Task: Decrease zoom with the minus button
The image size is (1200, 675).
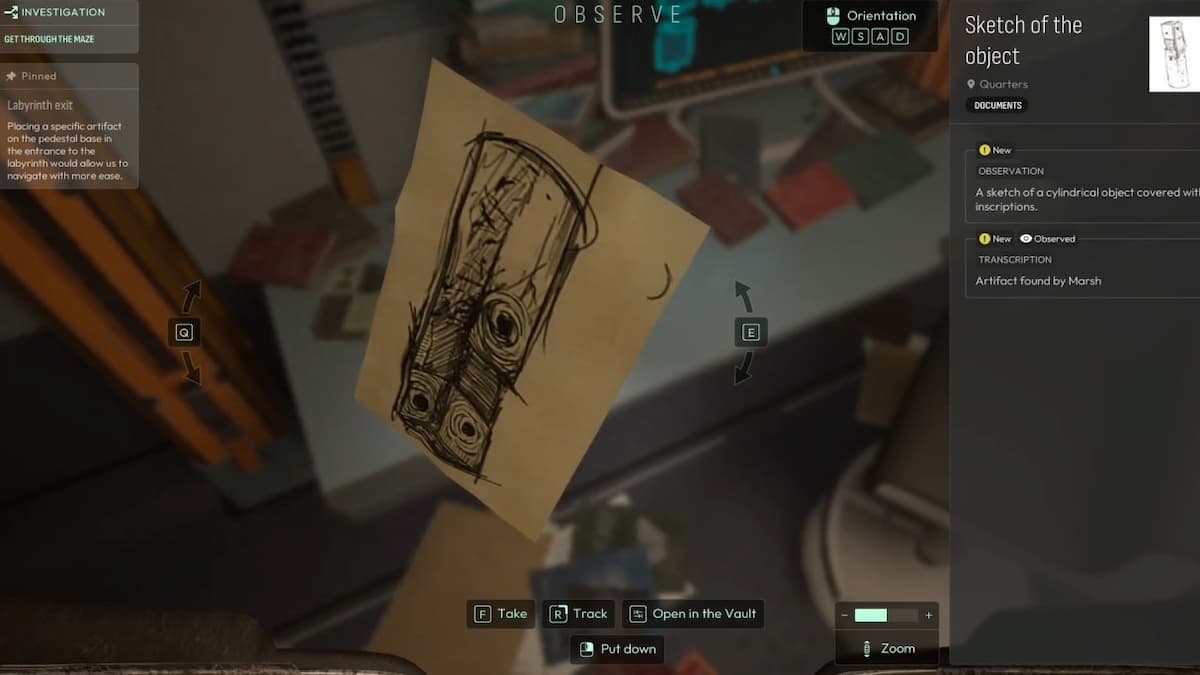Action: tap(845, 615)
